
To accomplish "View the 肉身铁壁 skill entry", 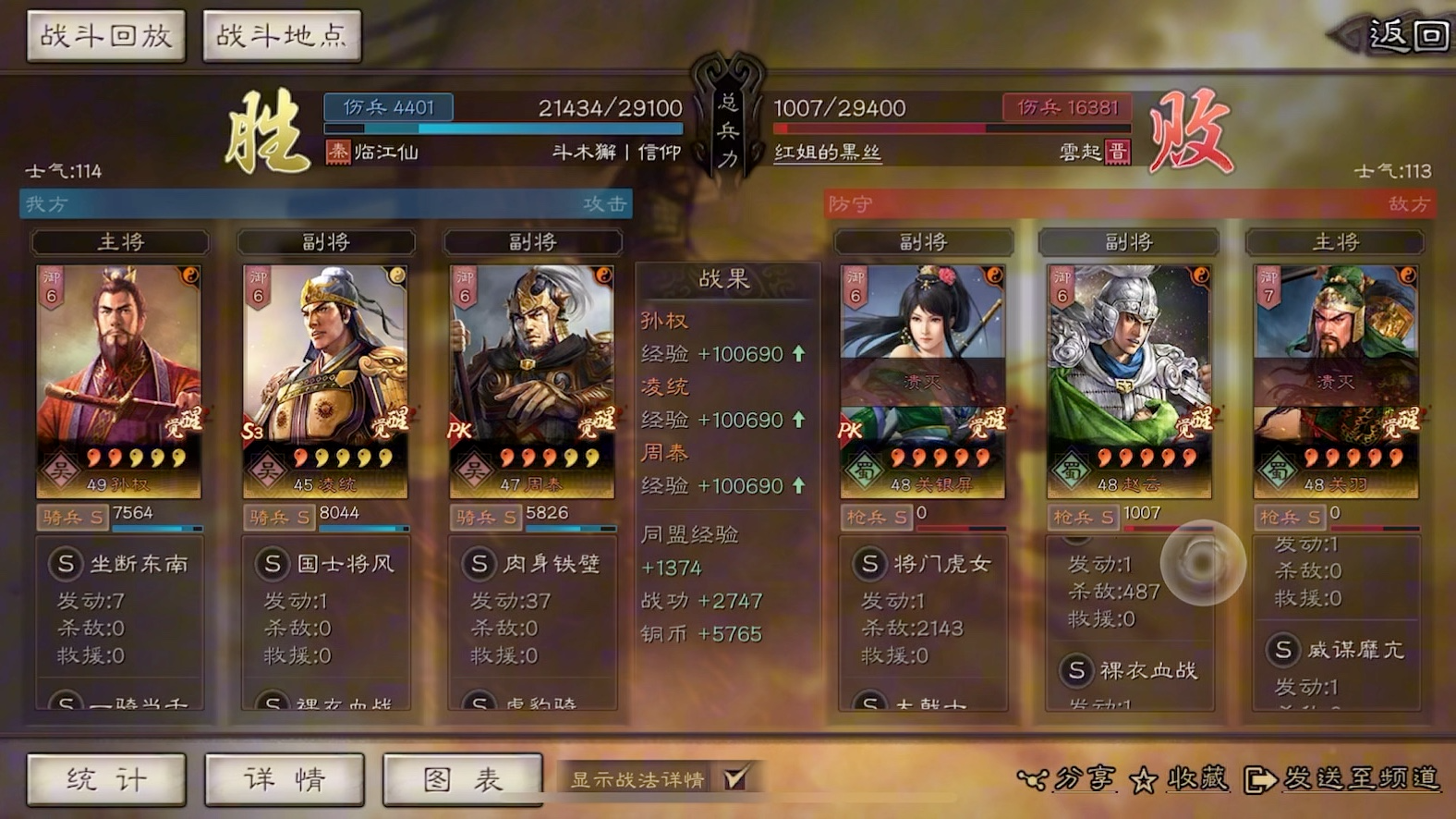I will pyautogui.click(x=534, y=564).
